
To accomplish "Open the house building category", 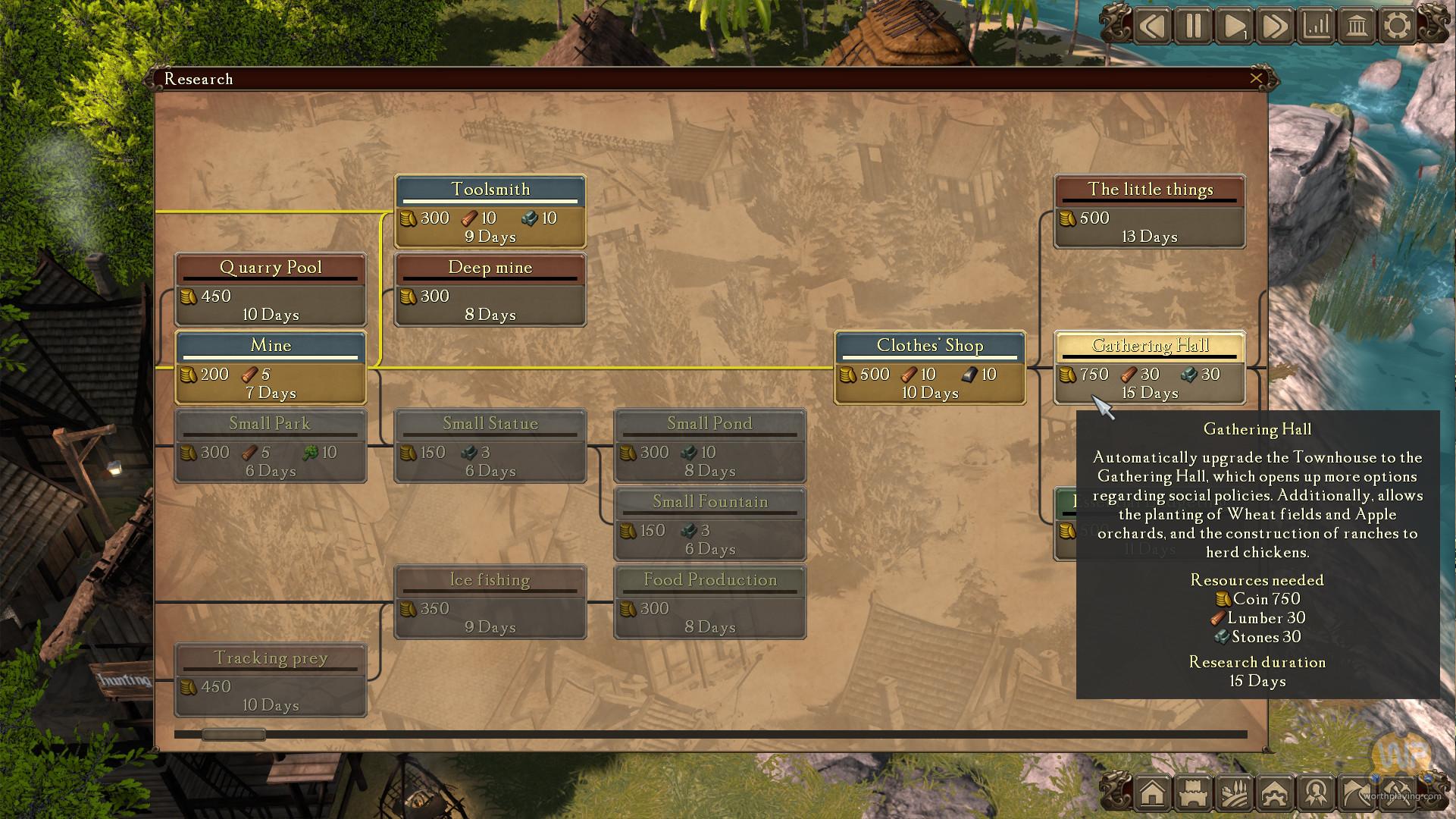I will pyautogui.click(x=1152, y=793).
